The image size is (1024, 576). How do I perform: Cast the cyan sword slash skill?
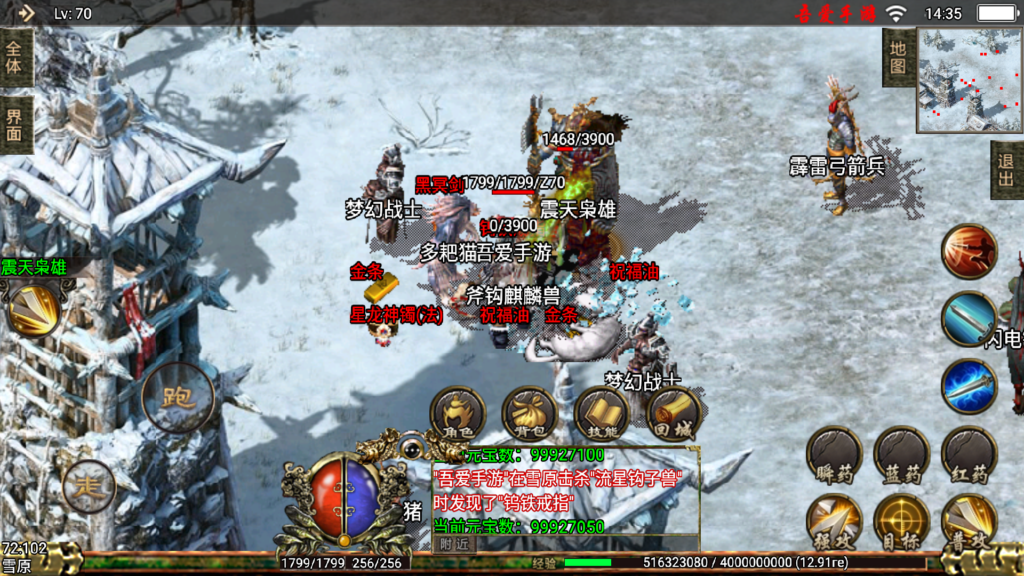click(969, 319)
